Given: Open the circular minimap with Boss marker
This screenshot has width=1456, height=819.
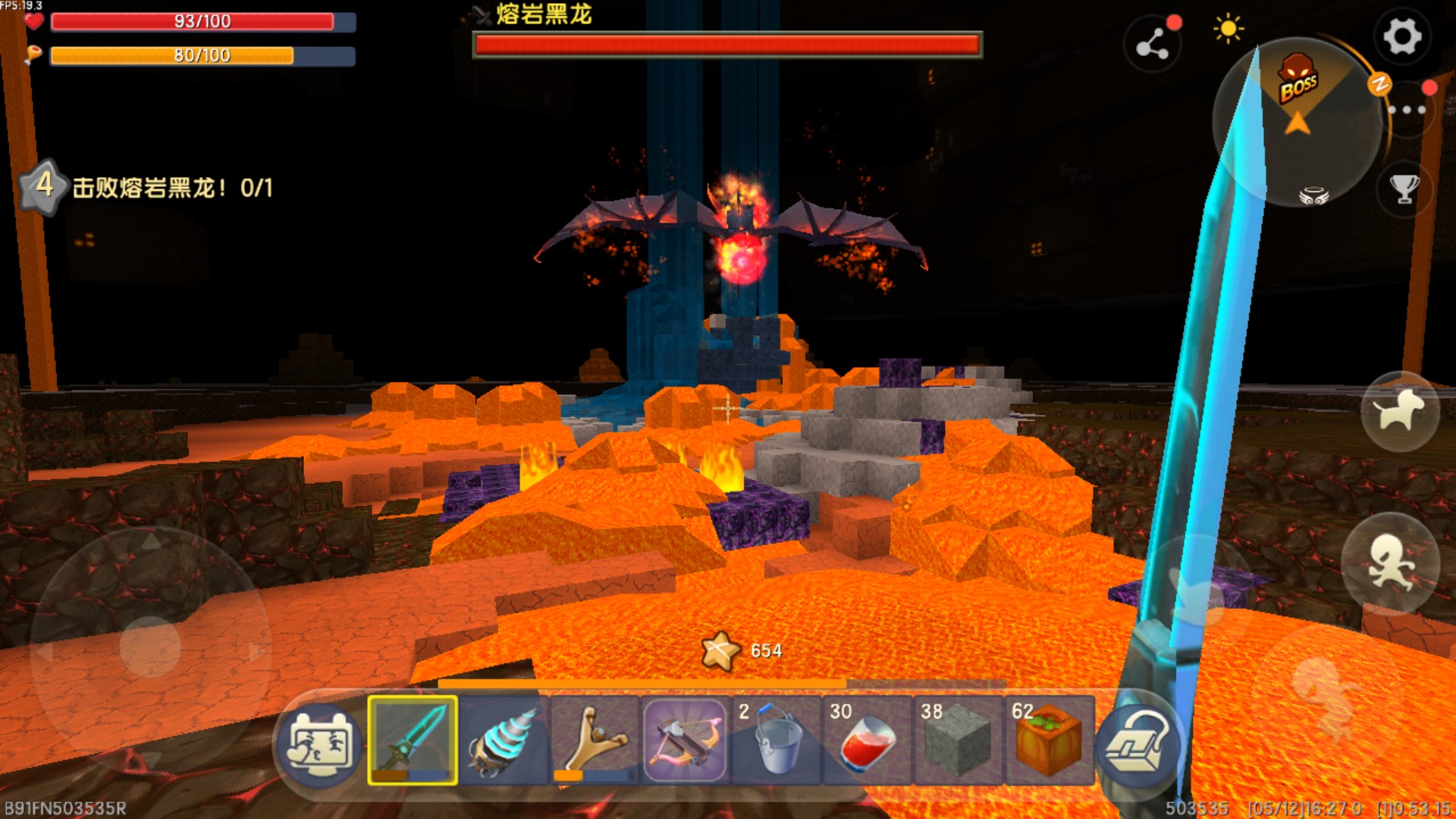Looking at the screenshot, I should click(x=1298, y=121).
